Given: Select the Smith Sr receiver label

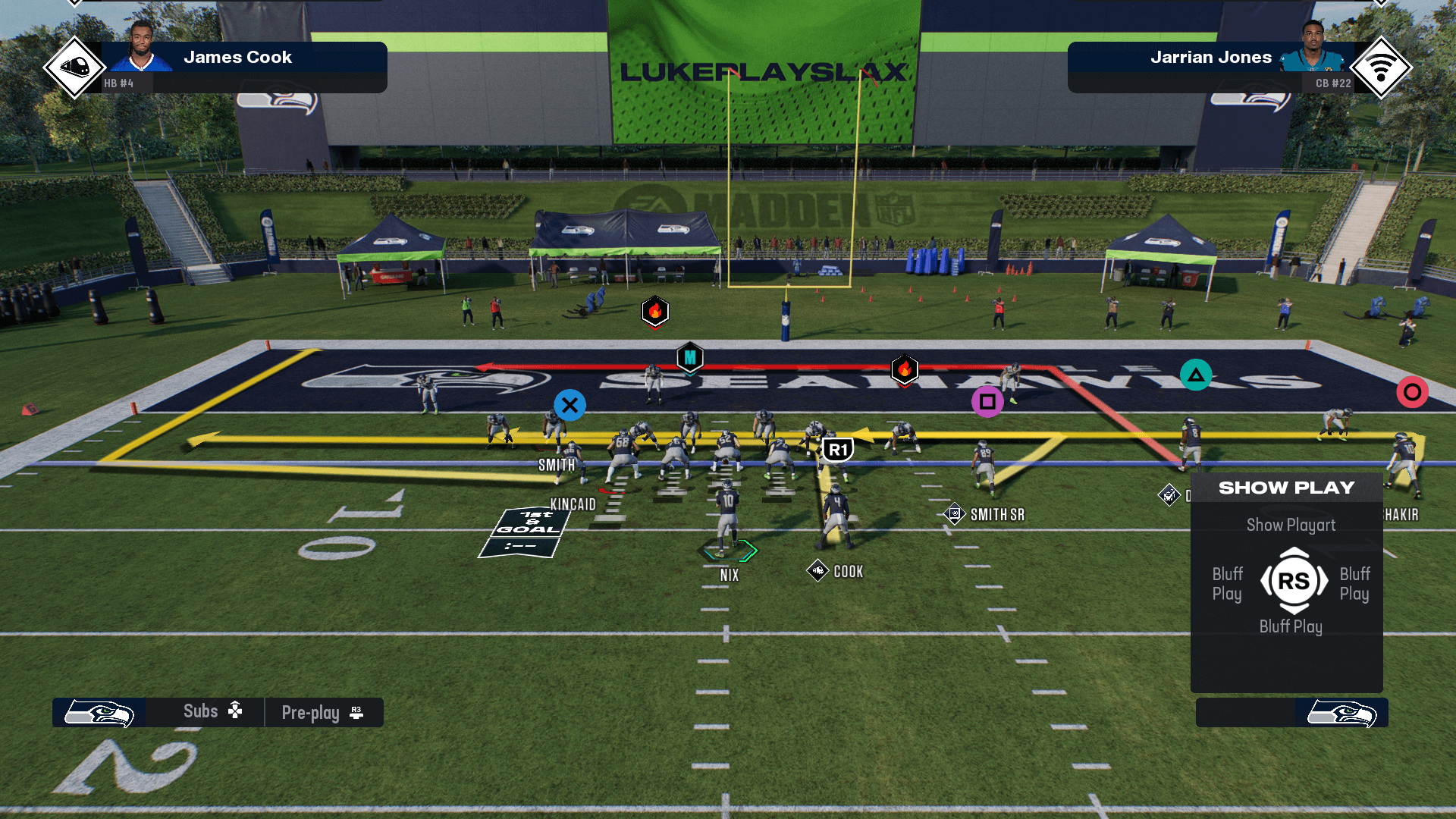Looking at the screenshot, I should (x=996, y=515).
